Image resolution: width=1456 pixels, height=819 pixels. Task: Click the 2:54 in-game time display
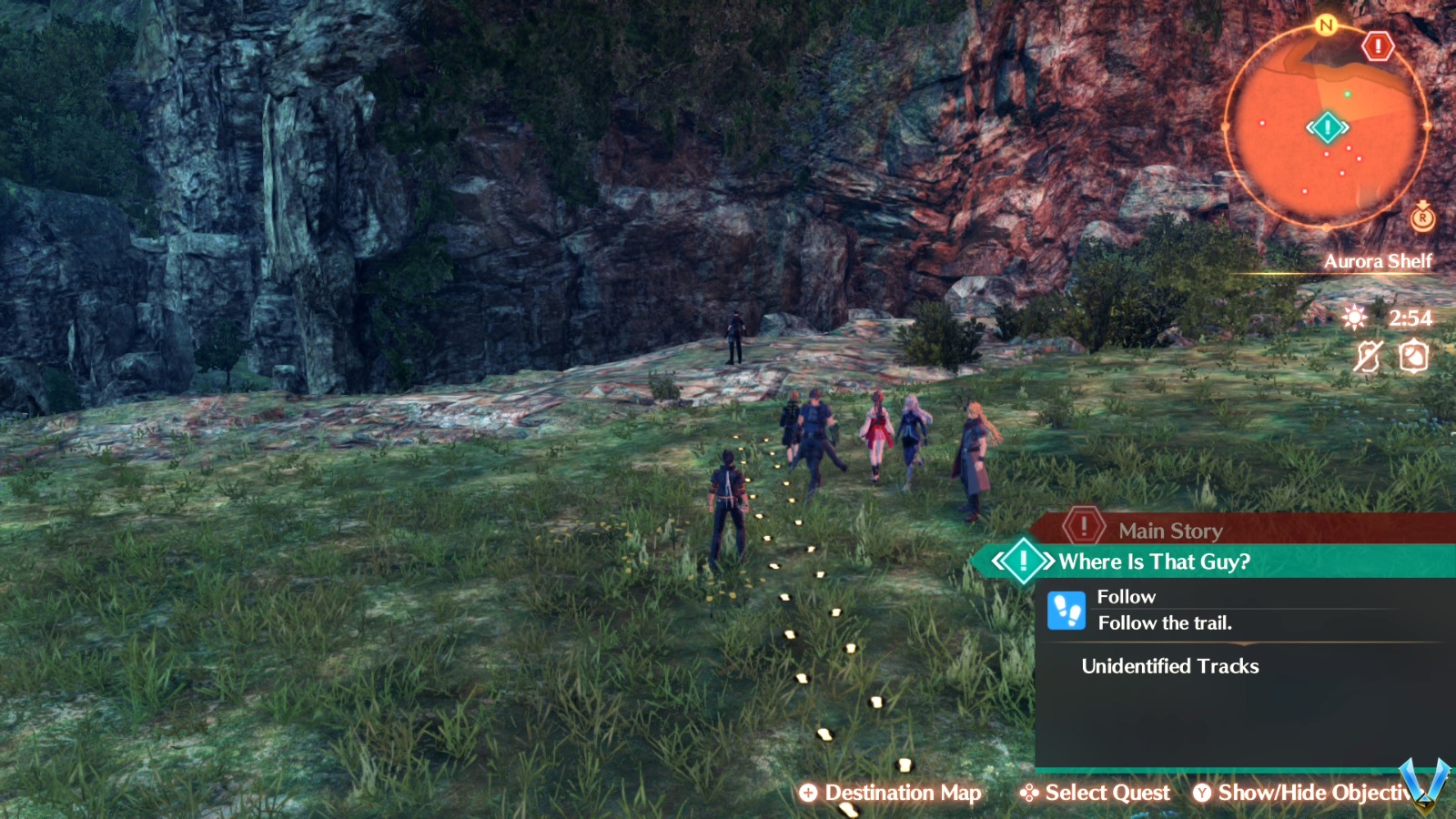1410,319
